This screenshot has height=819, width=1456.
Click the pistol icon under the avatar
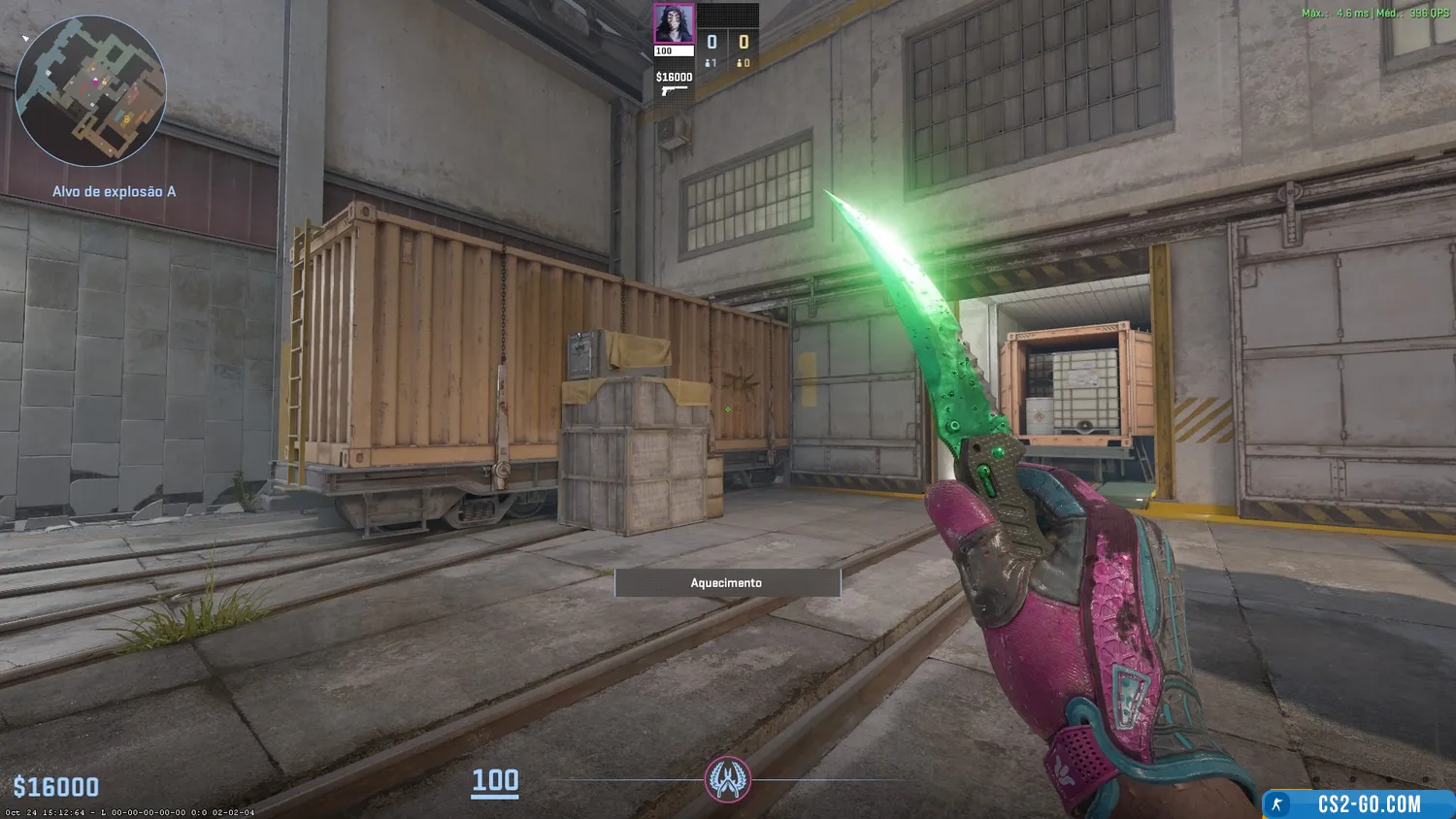click(x=673, y=91)
